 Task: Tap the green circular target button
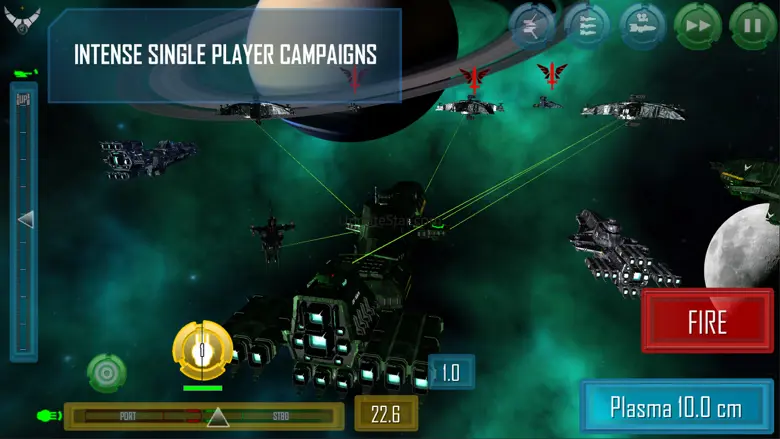(x=106, y=372)
